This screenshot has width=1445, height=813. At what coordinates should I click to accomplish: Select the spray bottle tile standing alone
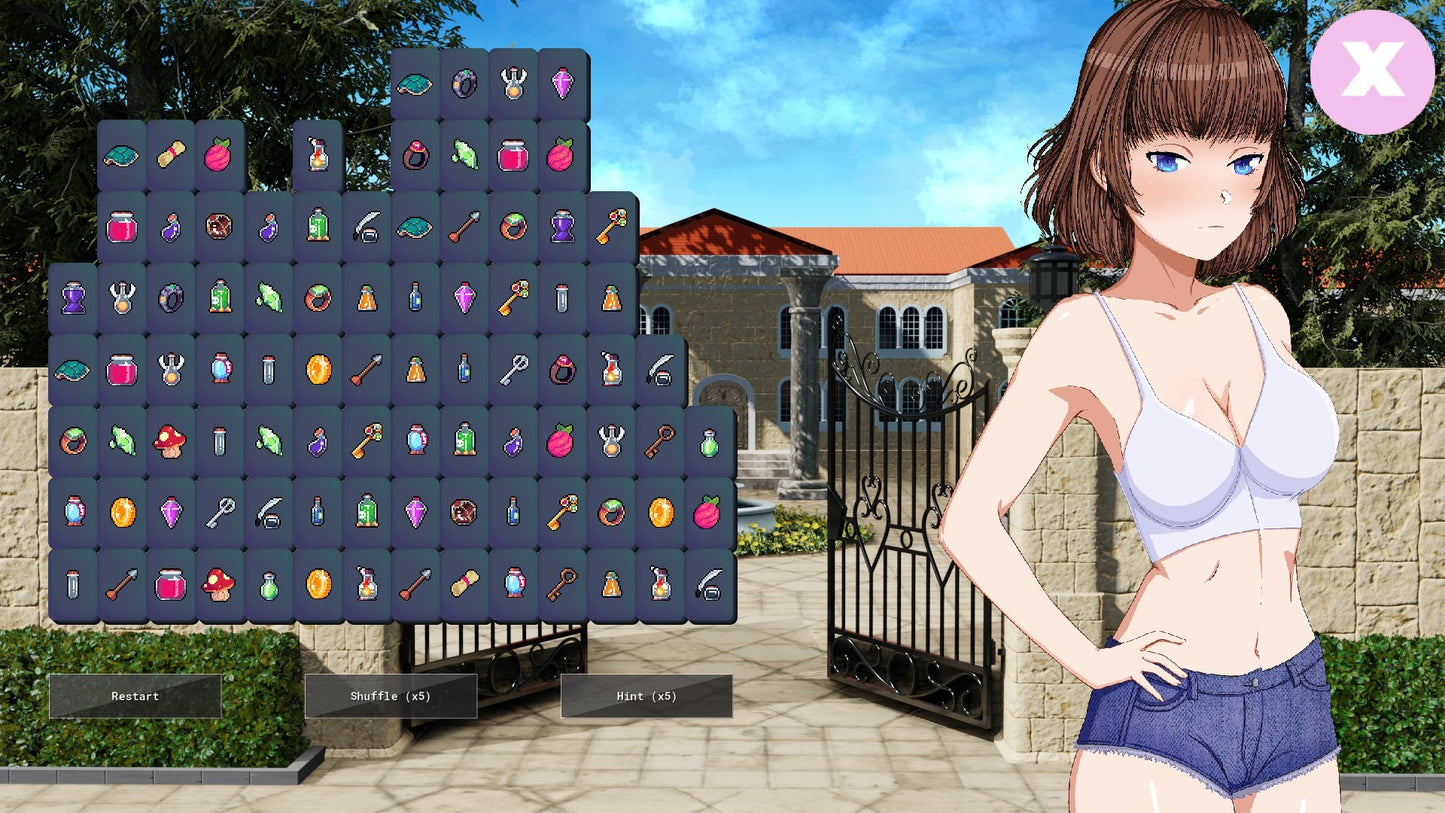coord(318,155)
